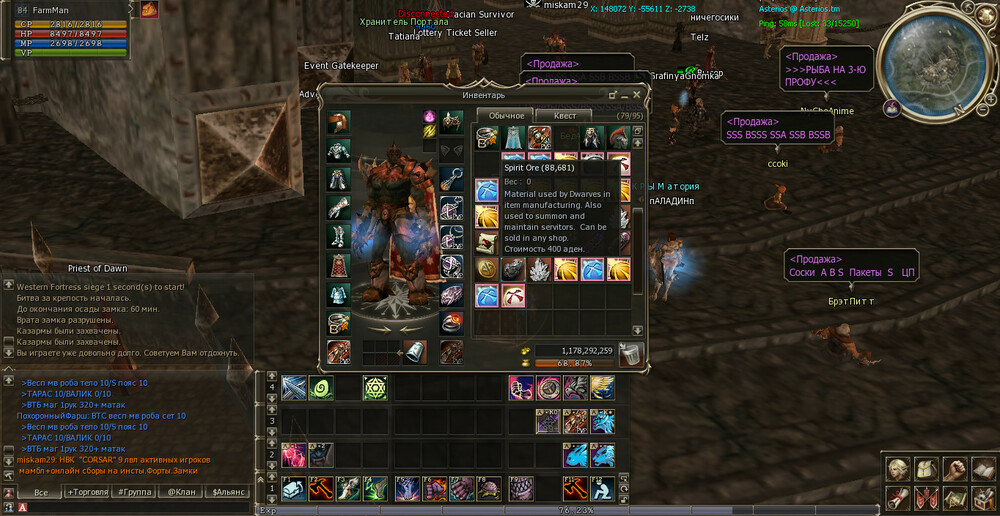The image size is (1000, 516).
Task: Open the inventory trash can
Action: 631,353
